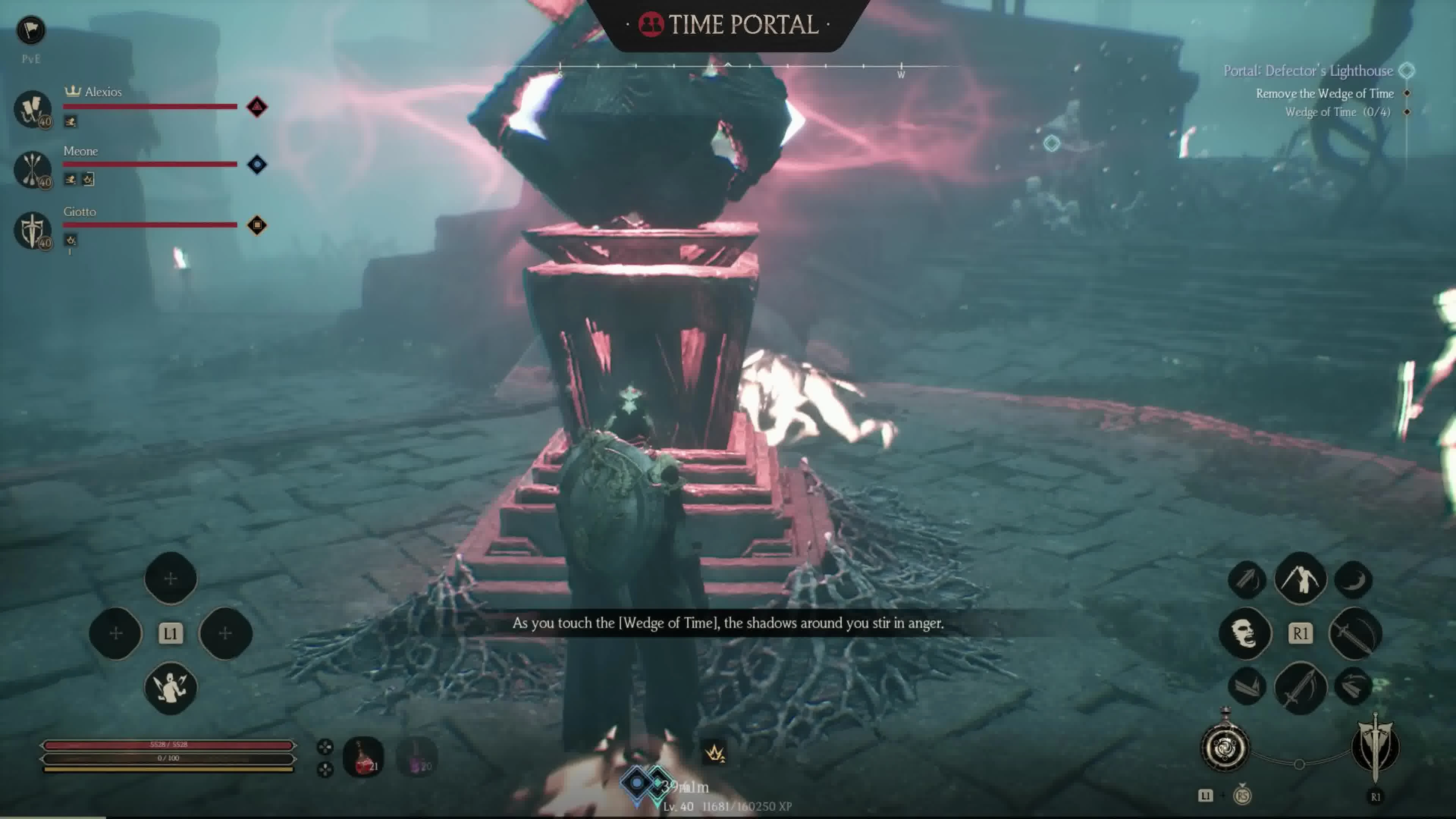Viewport: 1456px width, 819px height.
Task: Click Alexios's red triangle party marker
Action: [257, 107]
